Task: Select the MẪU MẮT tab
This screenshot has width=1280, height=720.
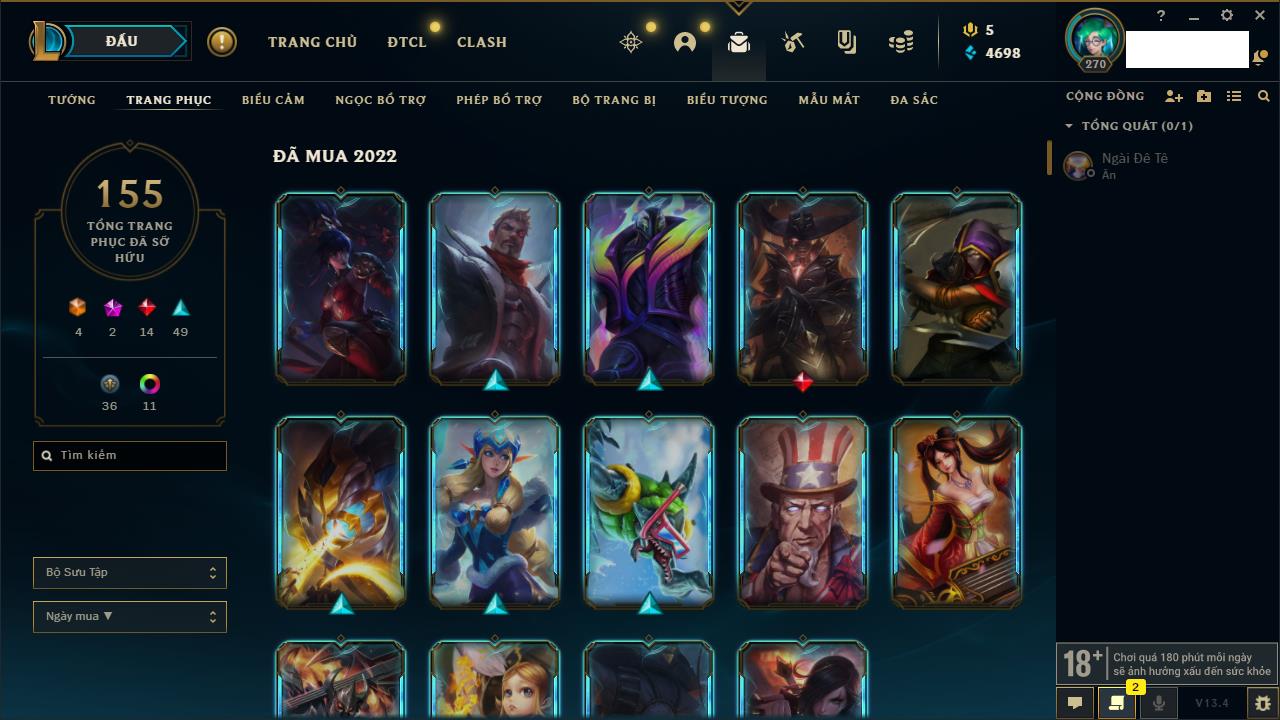Action: 829,100
